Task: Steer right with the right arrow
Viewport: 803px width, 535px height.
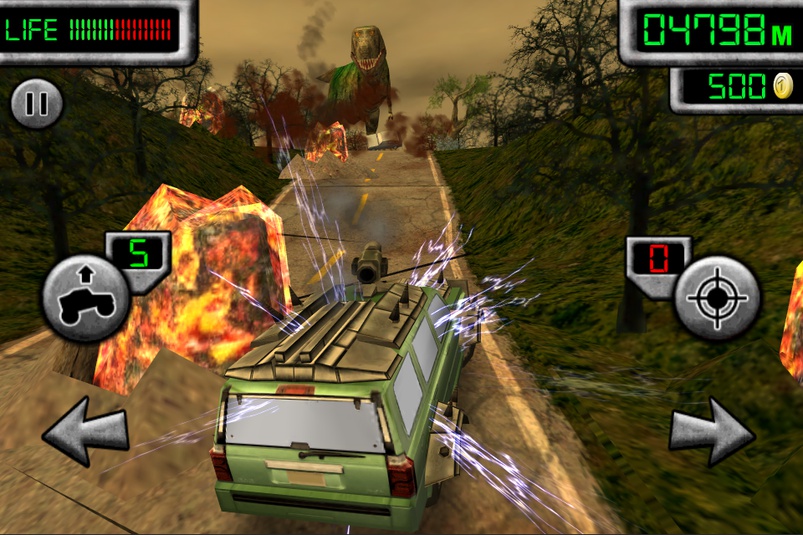Action: 711,430
